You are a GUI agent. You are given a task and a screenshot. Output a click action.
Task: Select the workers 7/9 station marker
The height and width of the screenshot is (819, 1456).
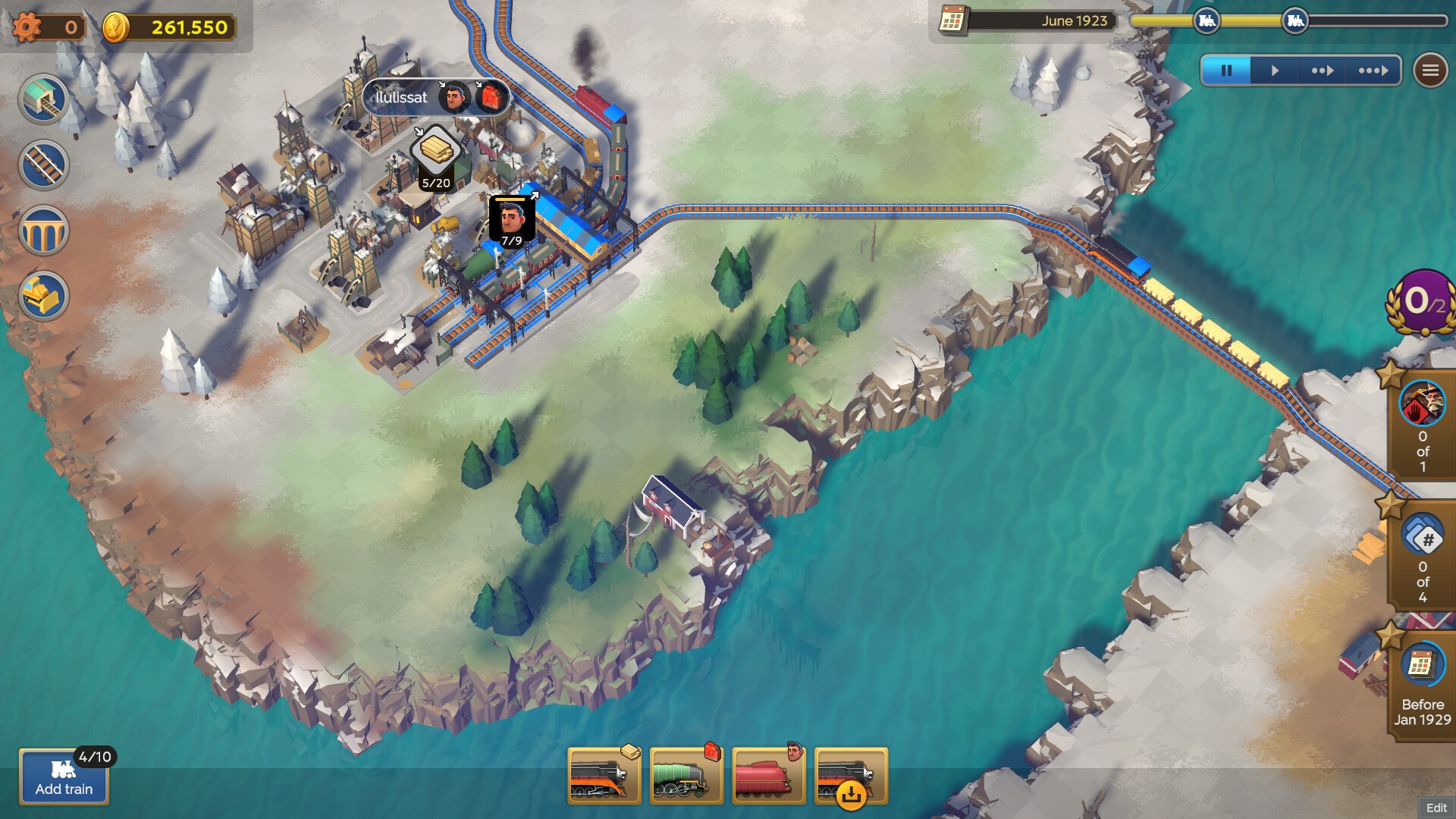512,221
